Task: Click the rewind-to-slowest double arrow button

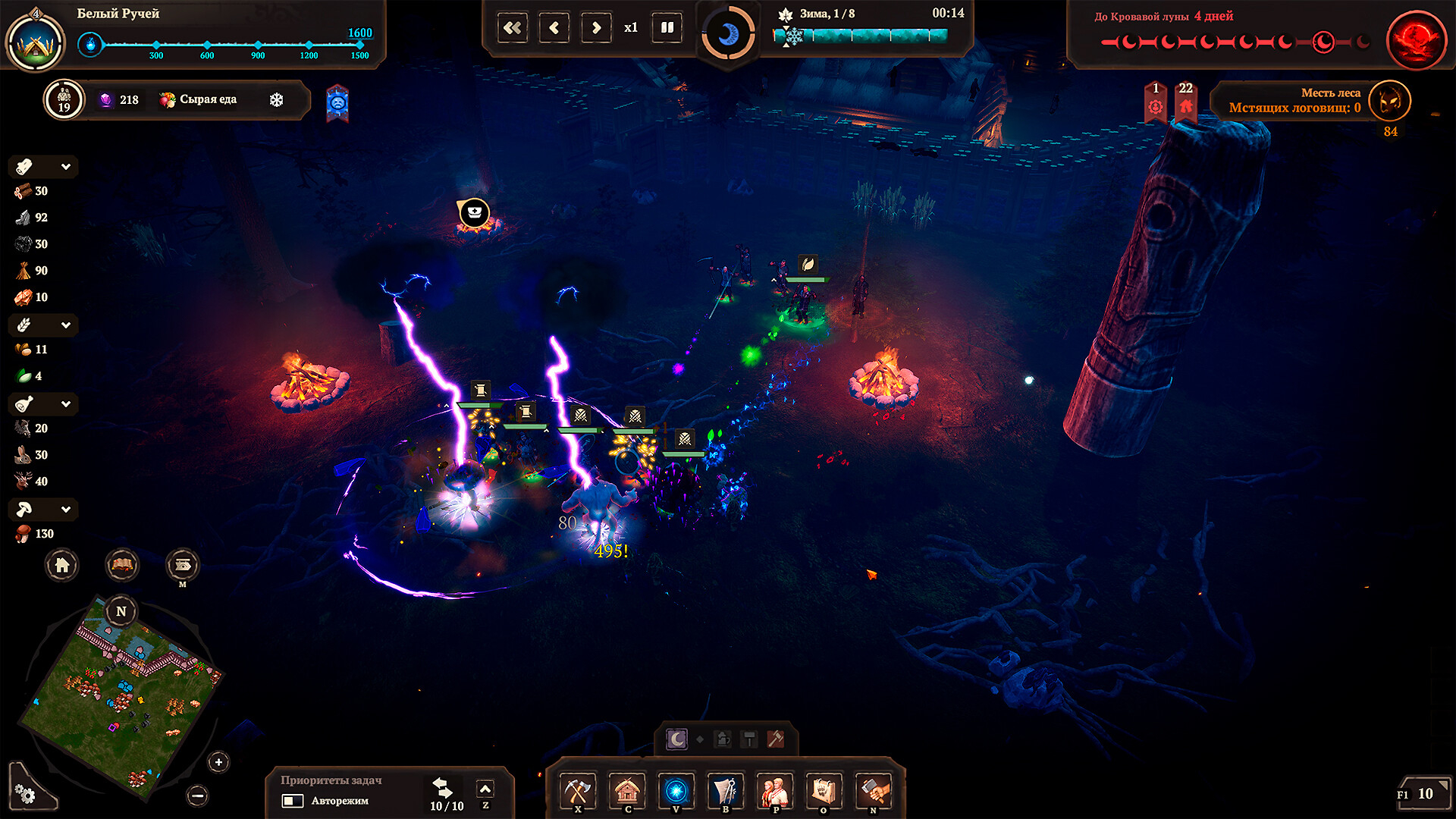Action: click(x=513, y=28)
